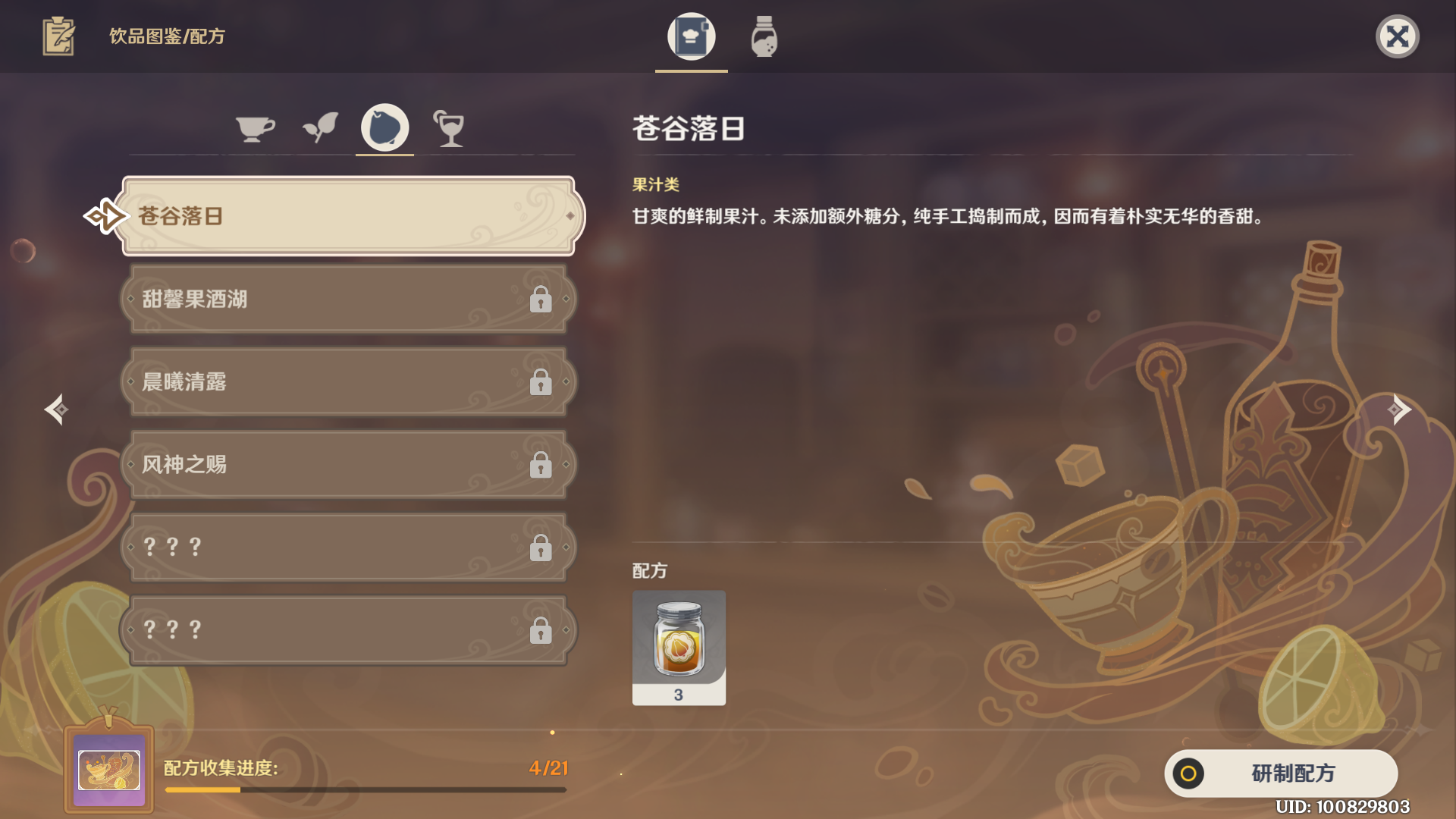1456x819 pixels.
Task: Select the 苍谷落日 recipe entry
Action: (x=345, y=216)
